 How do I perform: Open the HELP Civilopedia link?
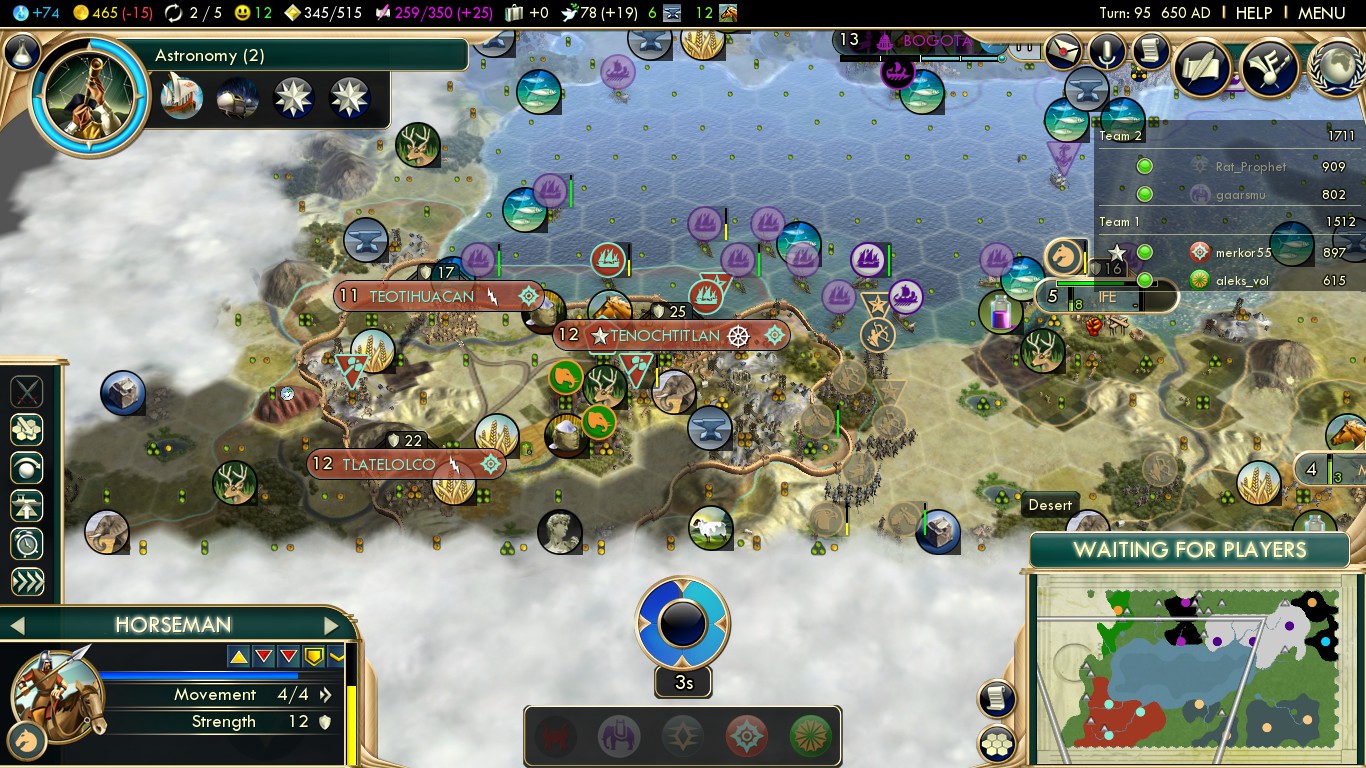(x=1253, y=13)
